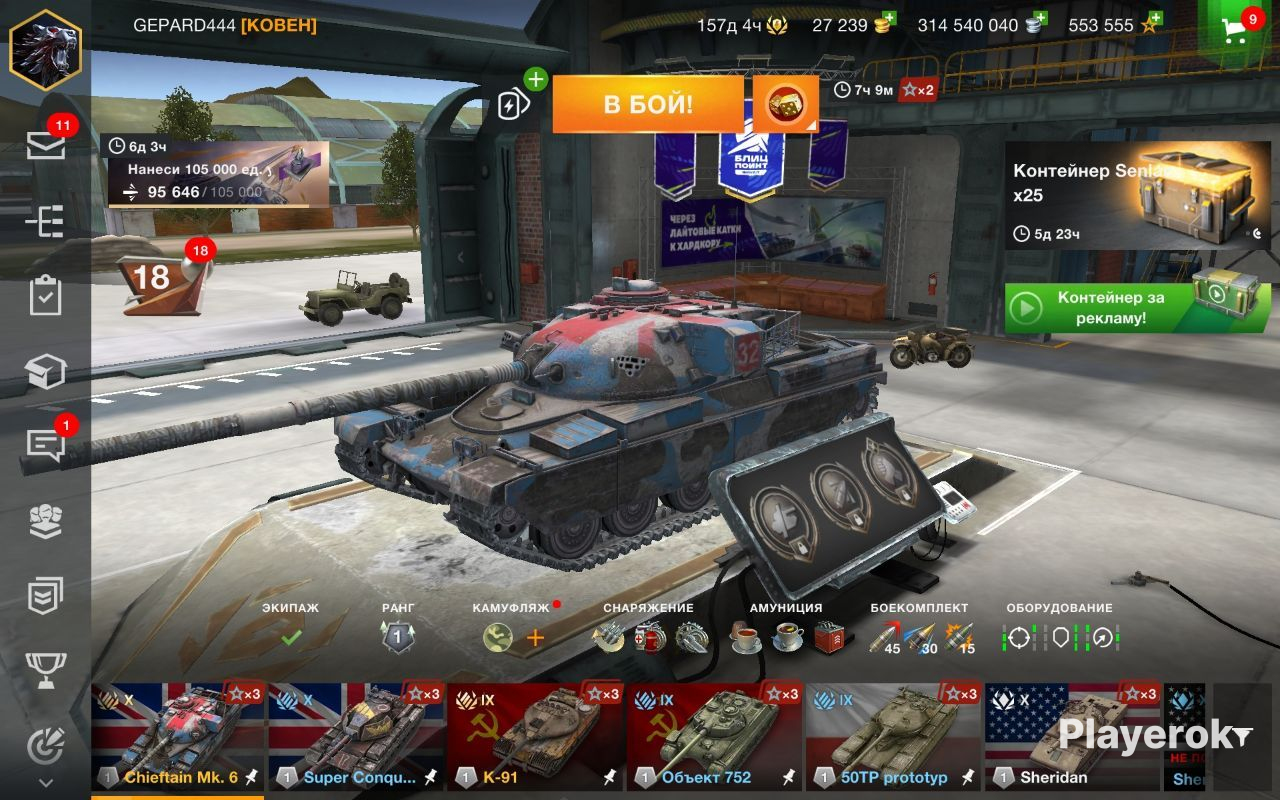The image size is (1280, 800).
Task: Open the player profile avatar
Action: tap(45, 49)
